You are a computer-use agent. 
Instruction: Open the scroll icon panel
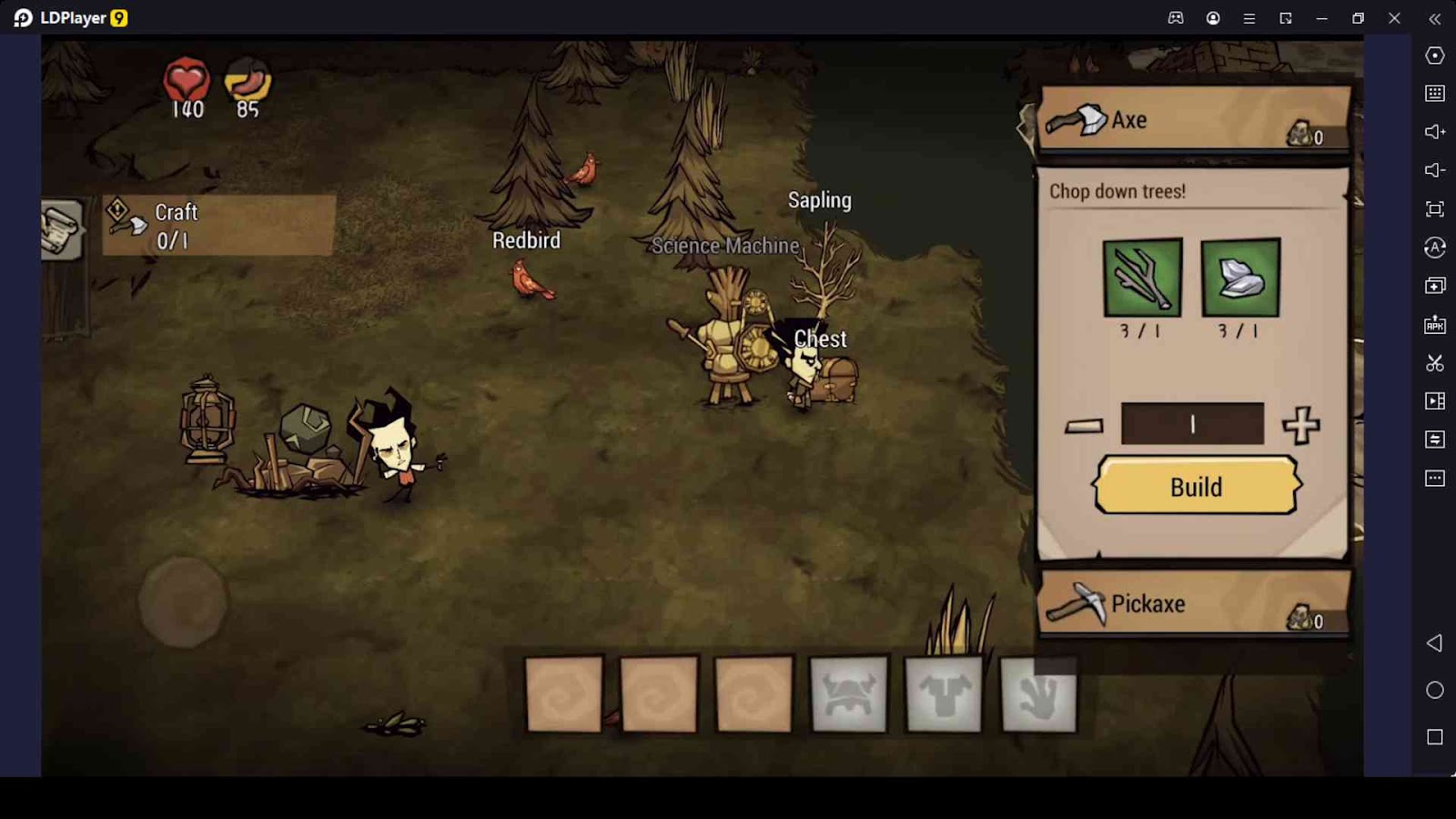point(62,228)
